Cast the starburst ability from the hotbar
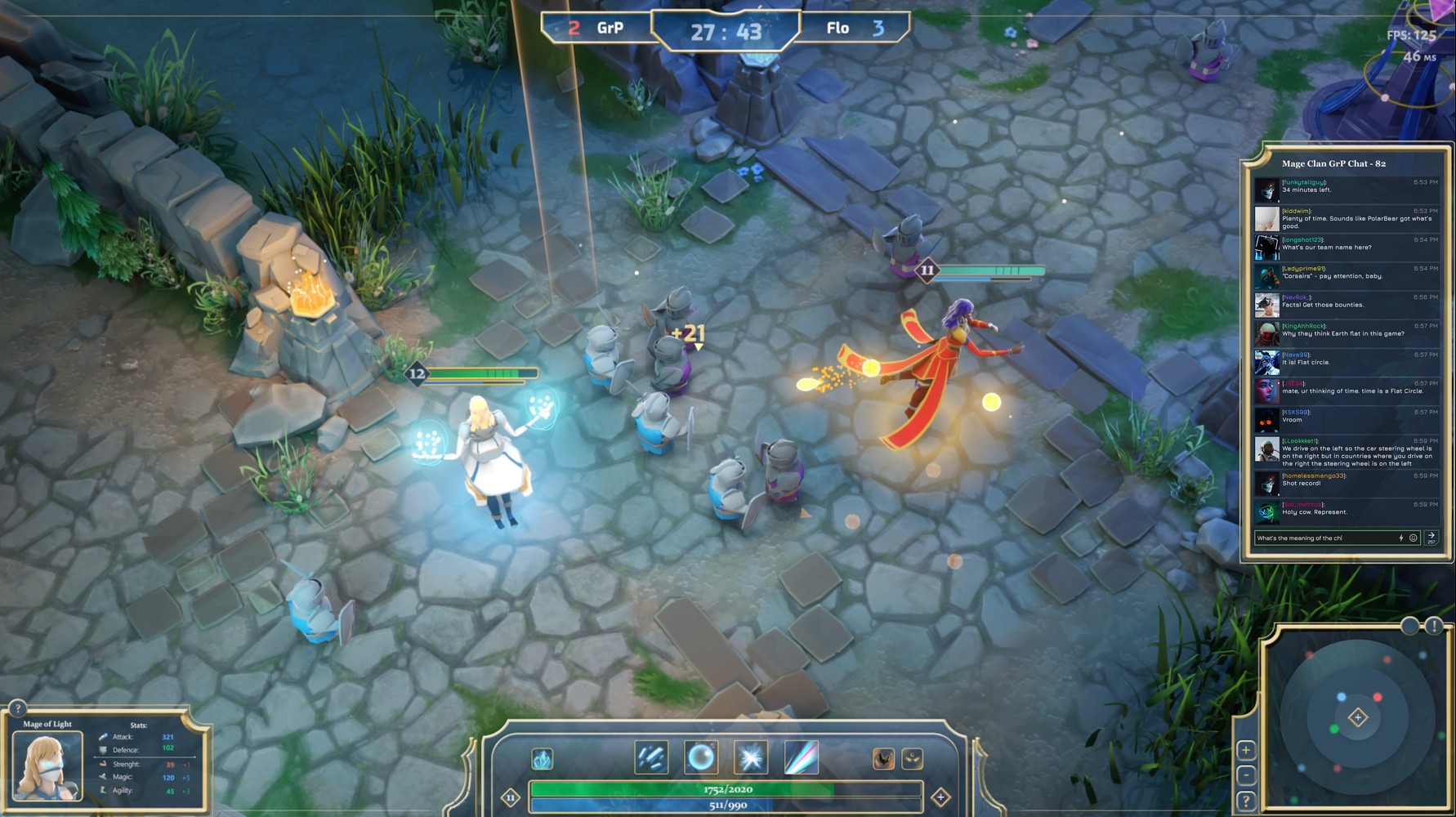This screenshot has width=1456, height=817. tap(749, 757)
